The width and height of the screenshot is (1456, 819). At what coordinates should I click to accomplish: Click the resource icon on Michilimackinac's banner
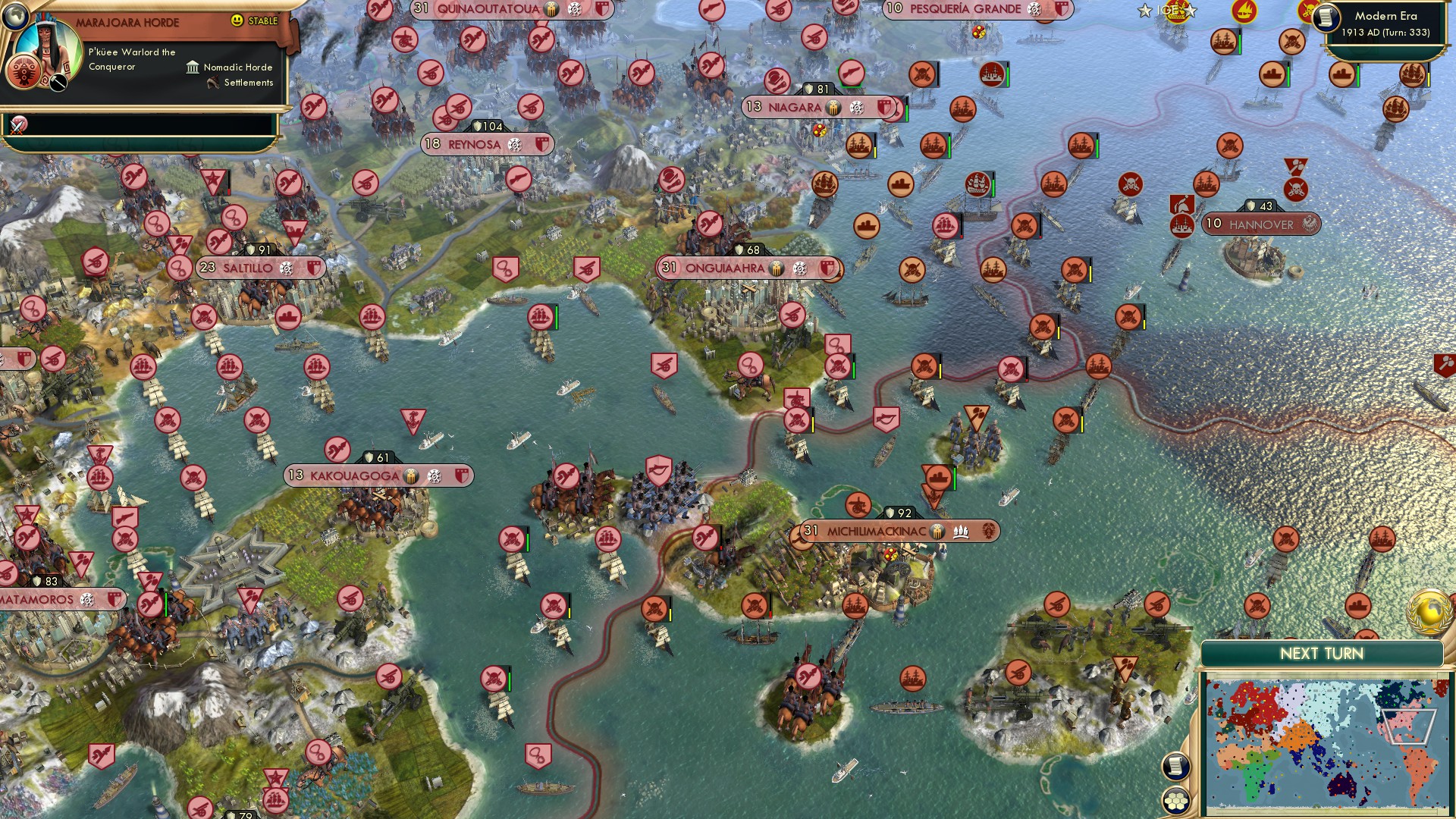[961, 531]
